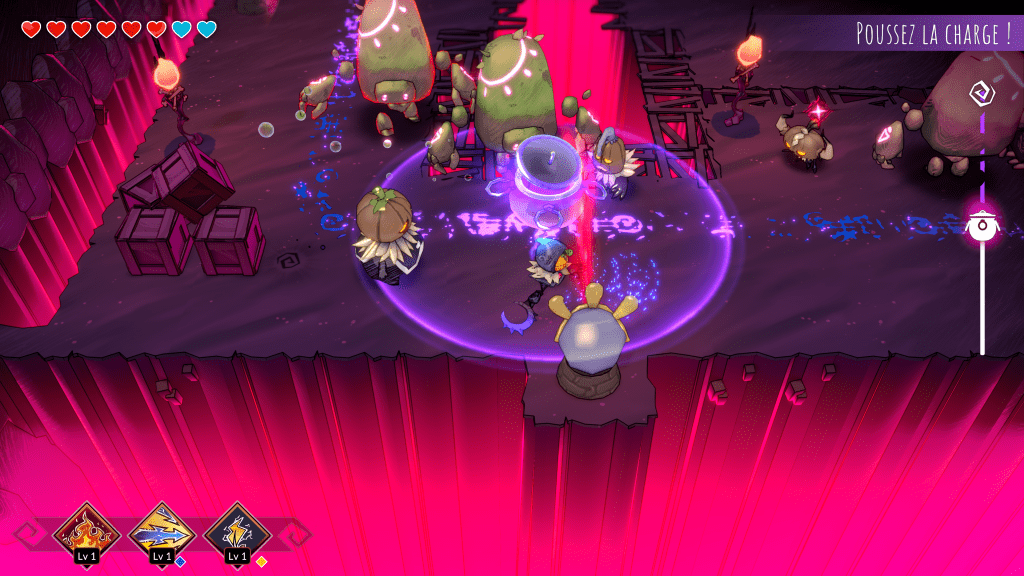Activate the fire spell ability icon

pyautogui.click(x=87, y=532)
